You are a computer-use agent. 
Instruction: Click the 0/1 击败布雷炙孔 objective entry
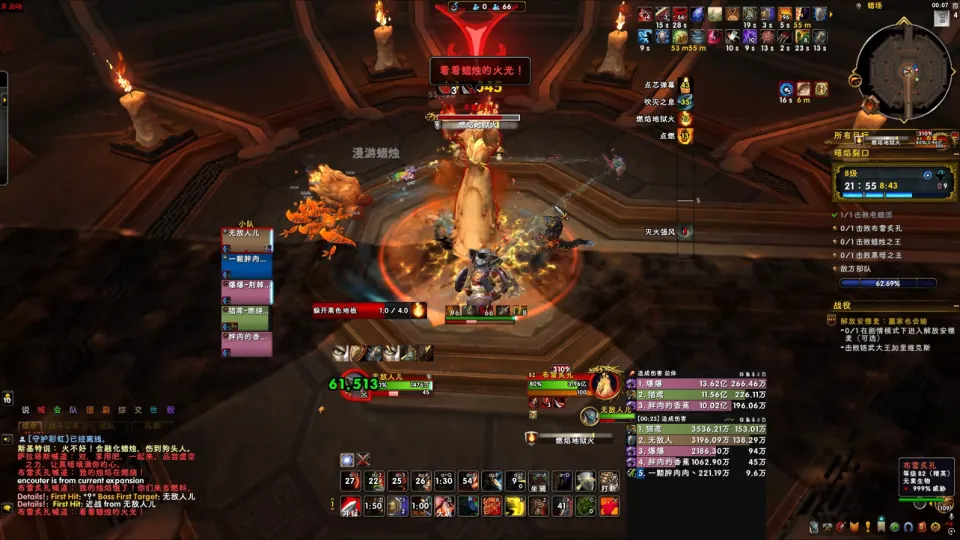pyautogui.click(x=870, y=228)
